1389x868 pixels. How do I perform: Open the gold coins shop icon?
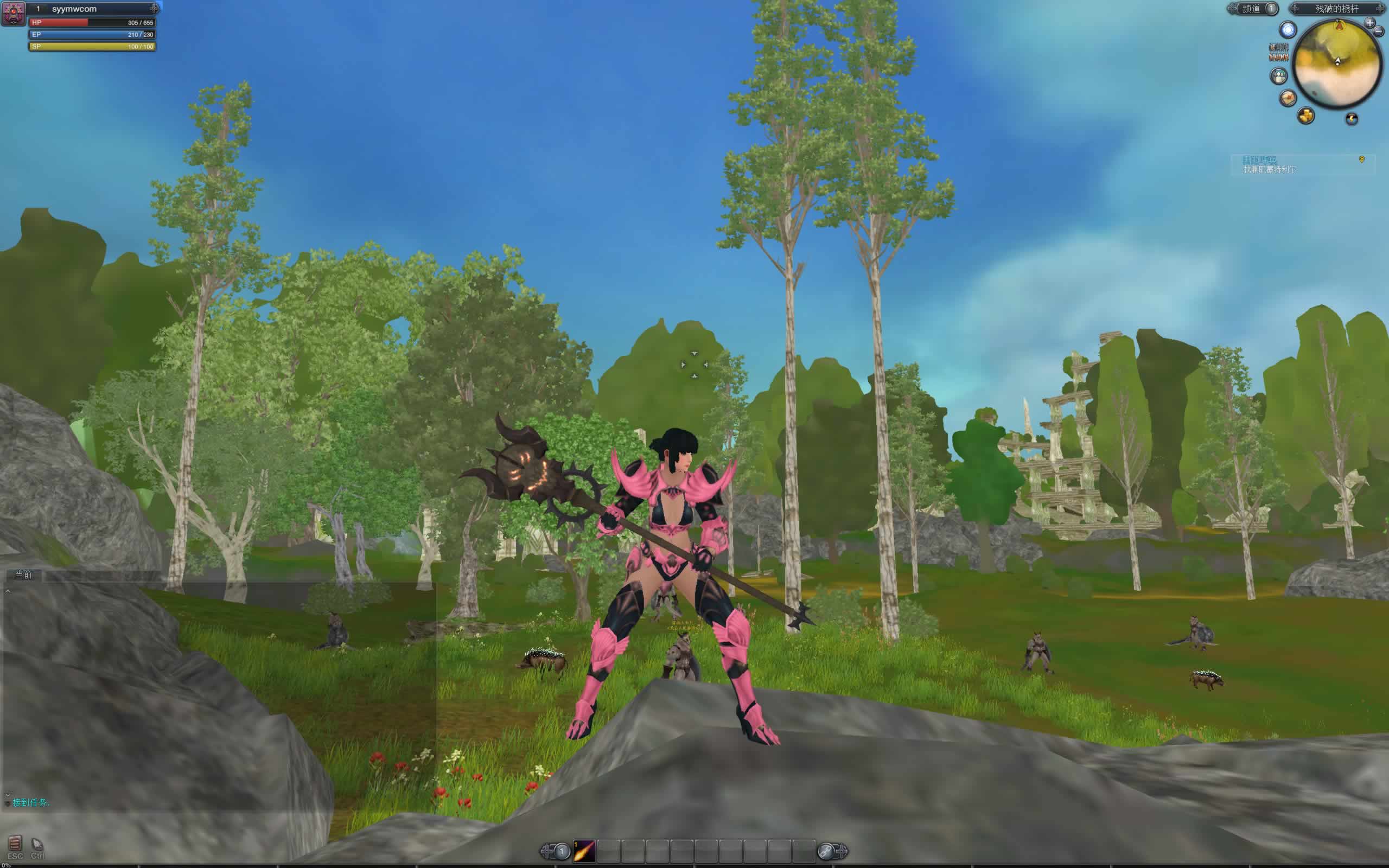(1306, 116)
